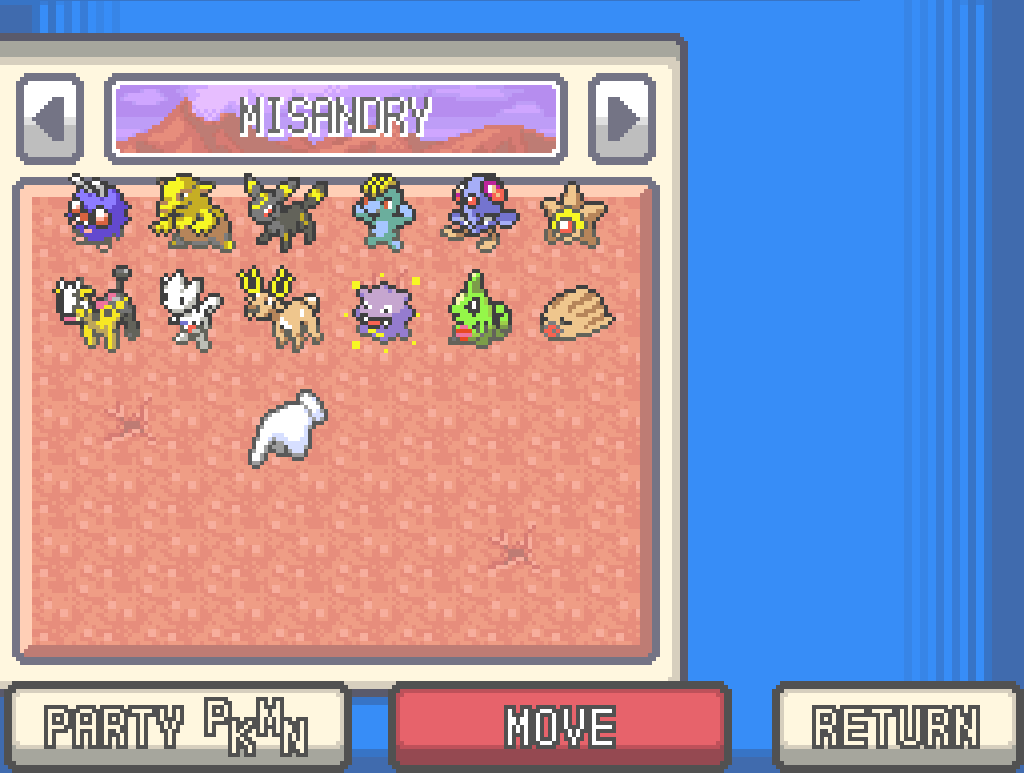Pick the Staryu star icon
The image size is (1024, 773).
coord(572,215)
